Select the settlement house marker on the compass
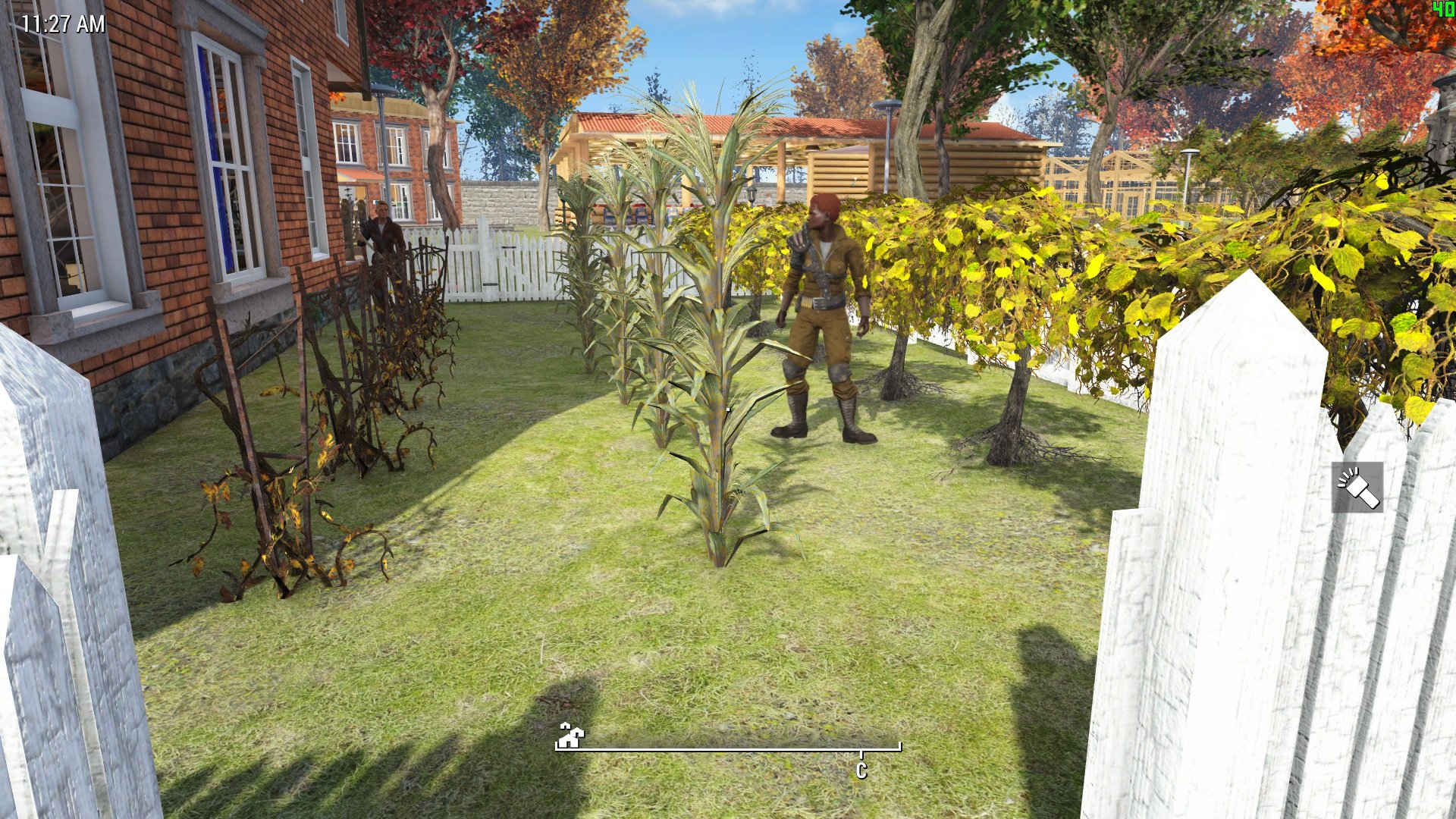The width and height of the screenshot is (1456, 819). [570, 735]
